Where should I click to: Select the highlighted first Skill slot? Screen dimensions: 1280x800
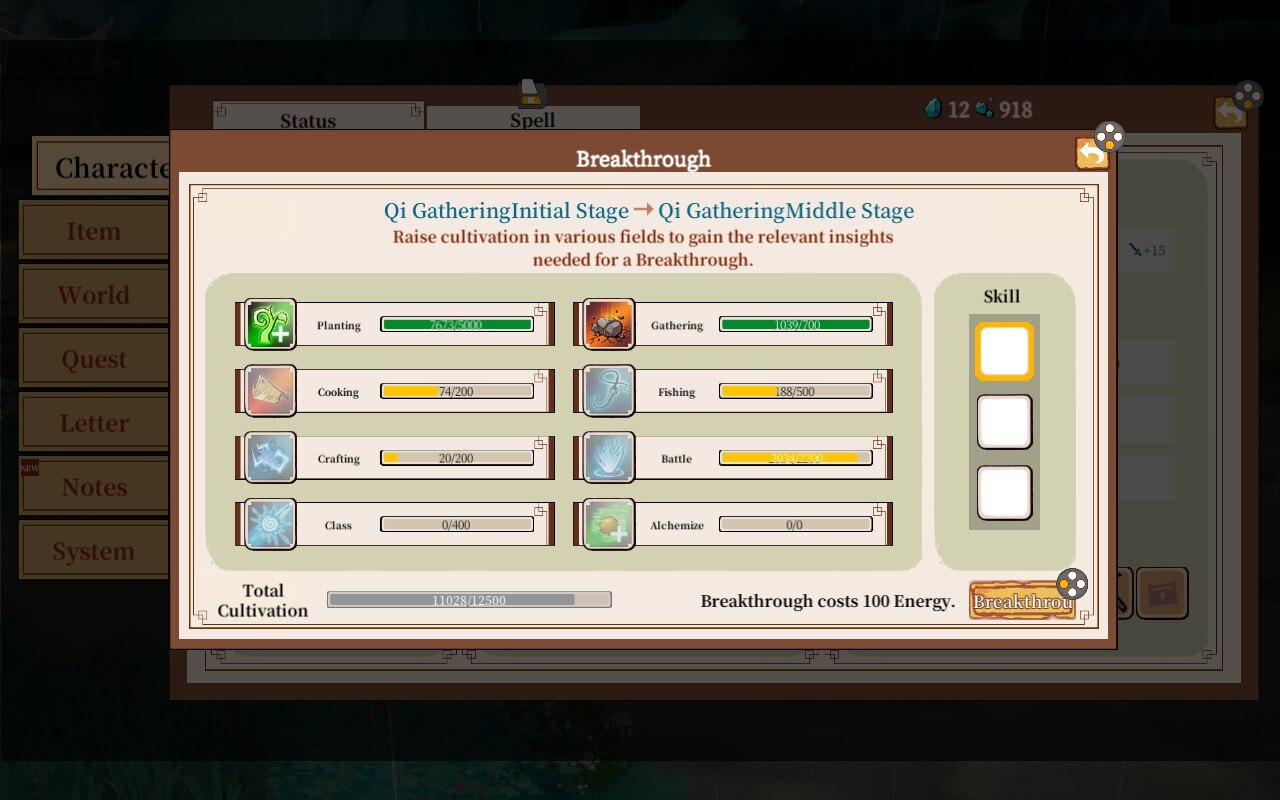(x=1003, y=350)
